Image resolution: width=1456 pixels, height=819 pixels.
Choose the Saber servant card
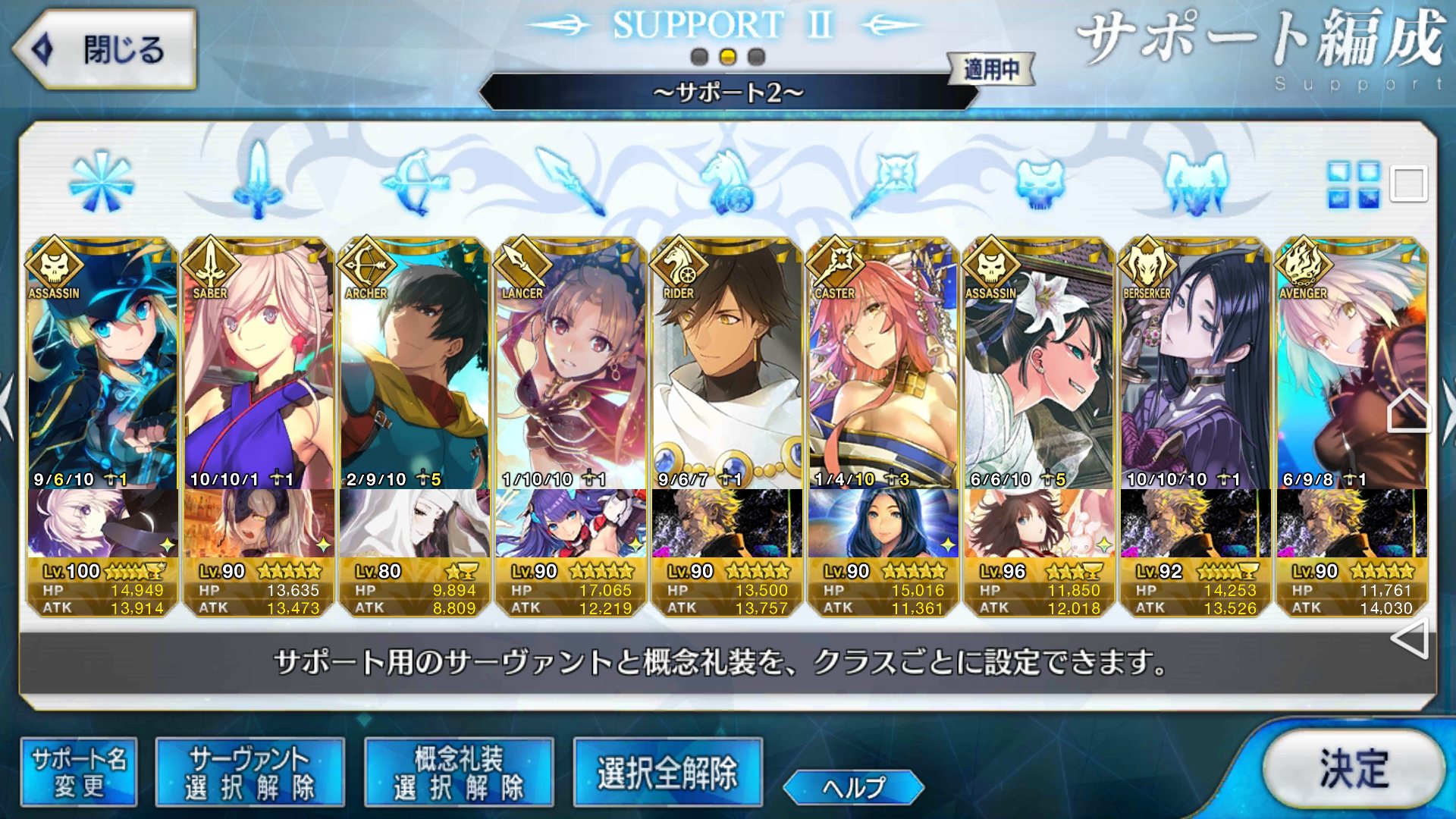coord(259,364)
